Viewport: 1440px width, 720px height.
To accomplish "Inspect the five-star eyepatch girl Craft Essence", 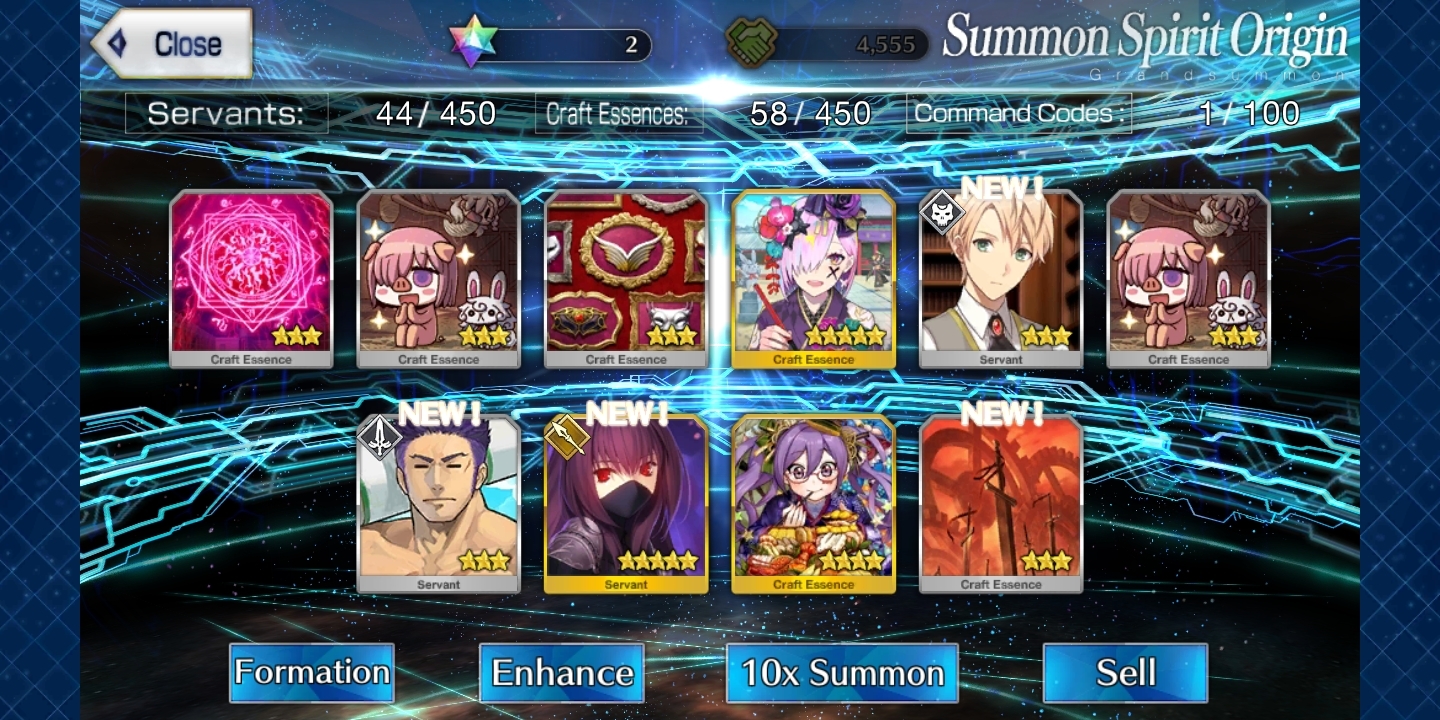I will [x=813, y=278].
